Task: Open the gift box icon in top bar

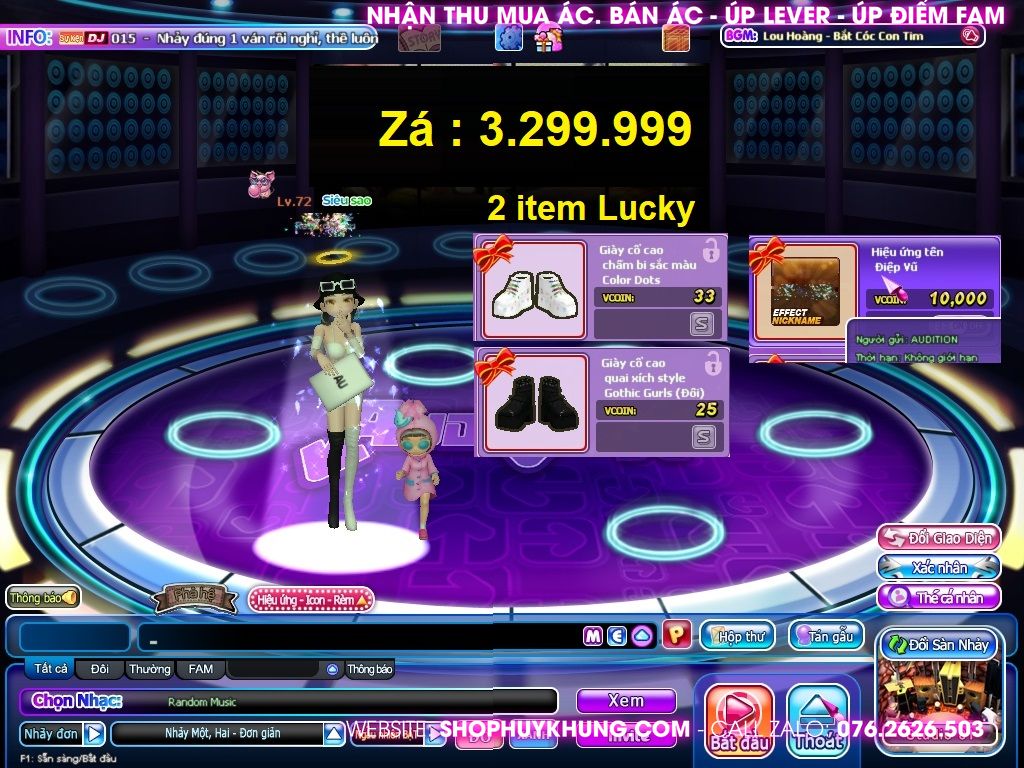Action: click(548, 38)
